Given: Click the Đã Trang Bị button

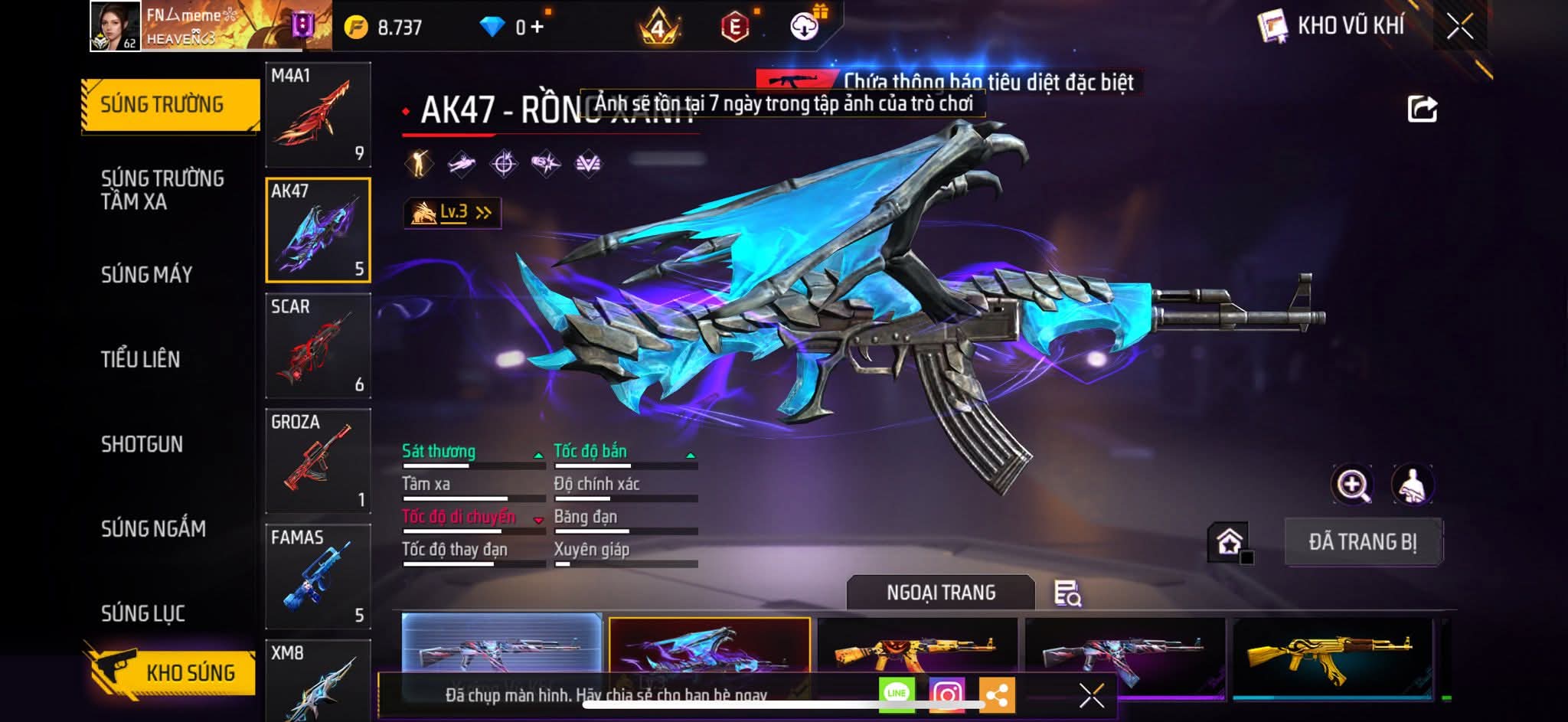Looking at the screenshot, I should (1362, 542).
